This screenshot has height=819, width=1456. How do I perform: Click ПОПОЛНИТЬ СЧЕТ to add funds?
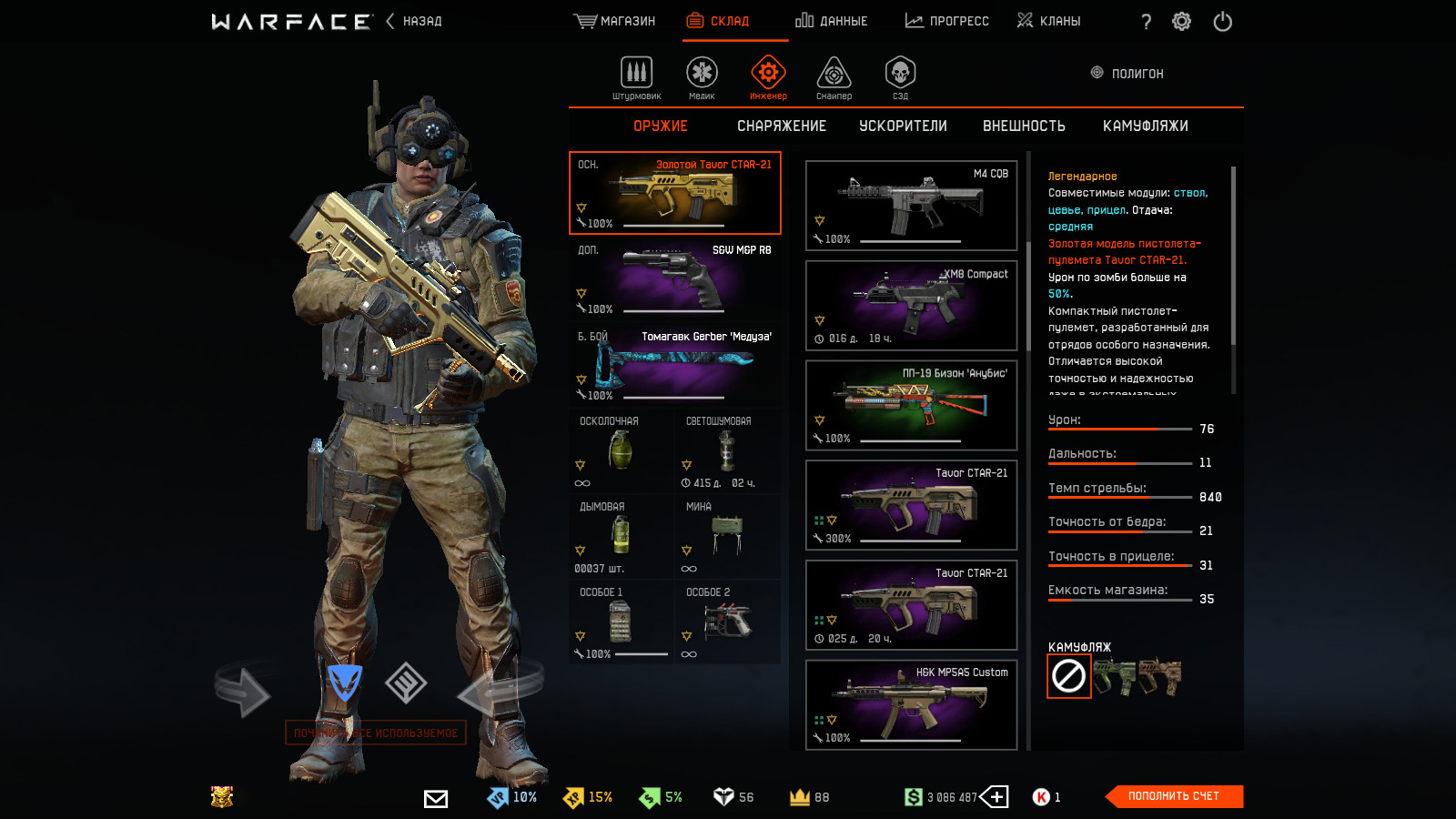click(1173, 796)
